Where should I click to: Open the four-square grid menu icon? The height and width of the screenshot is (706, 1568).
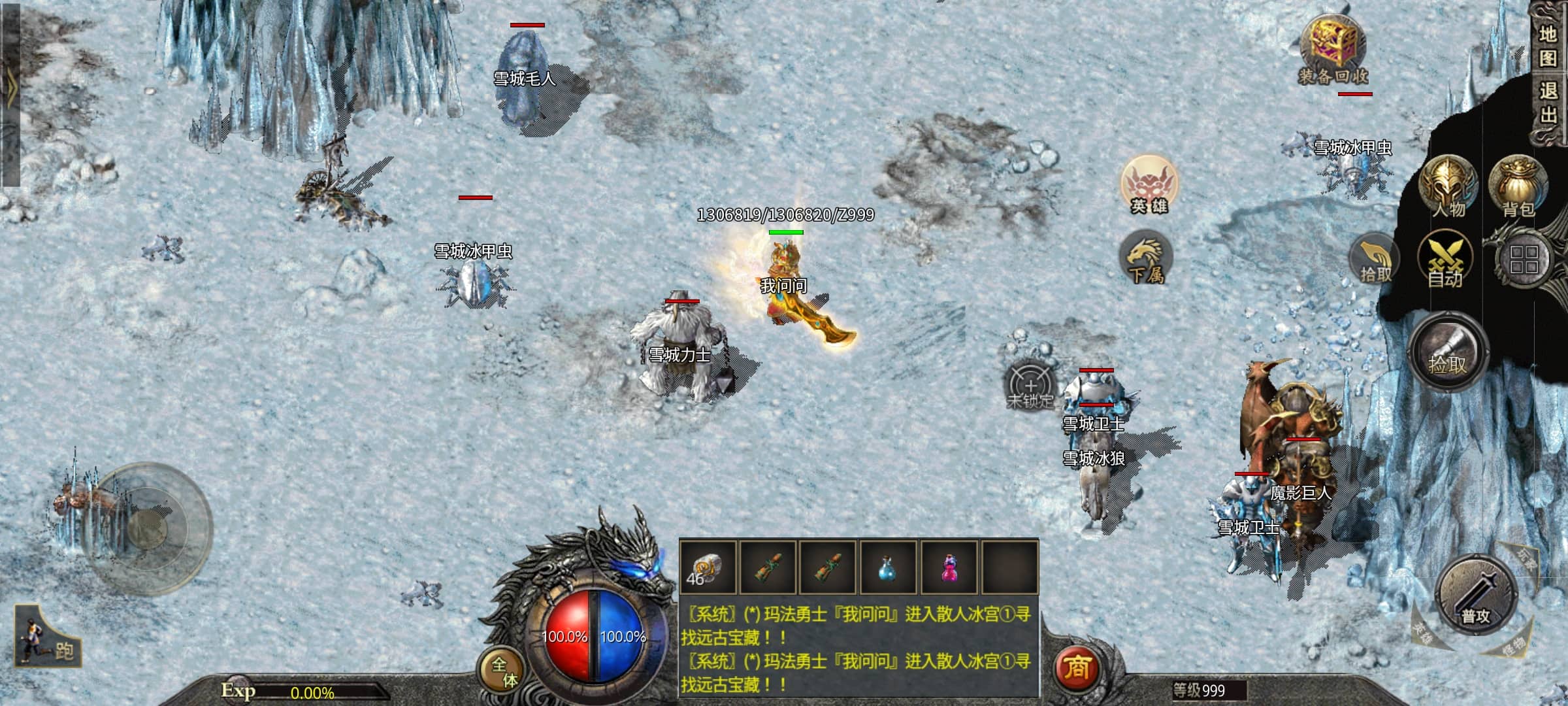[x=1524, y=260]
